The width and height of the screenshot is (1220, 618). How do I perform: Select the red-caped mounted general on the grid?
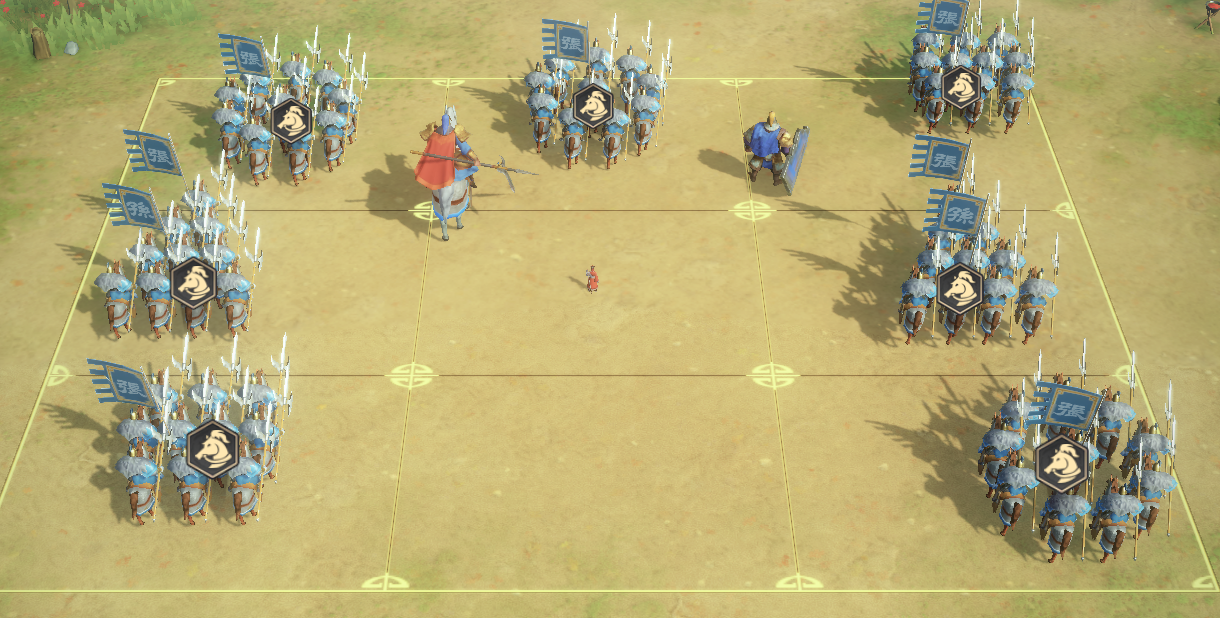(445, 165)
